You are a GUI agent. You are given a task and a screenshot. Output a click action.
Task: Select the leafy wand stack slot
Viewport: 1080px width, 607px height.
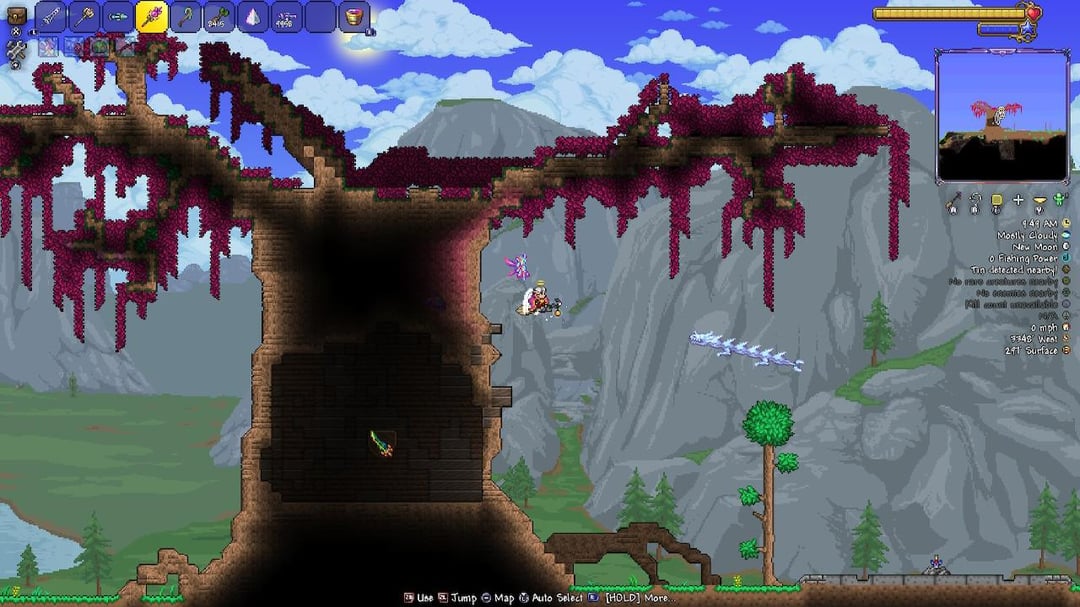[x=220, y=17]
